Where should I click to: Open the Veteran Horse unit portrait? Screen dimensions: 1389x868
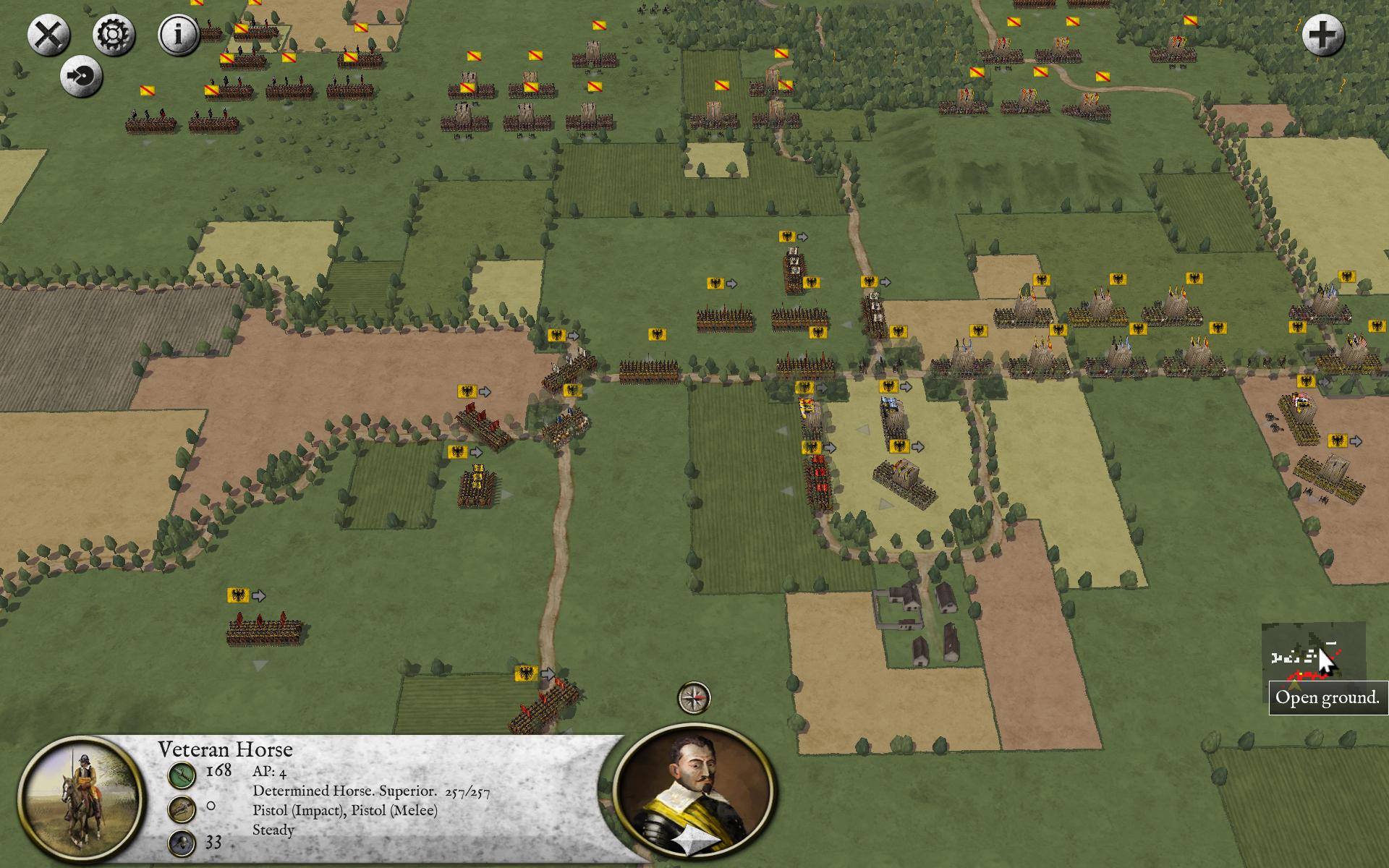click(80, 801)
